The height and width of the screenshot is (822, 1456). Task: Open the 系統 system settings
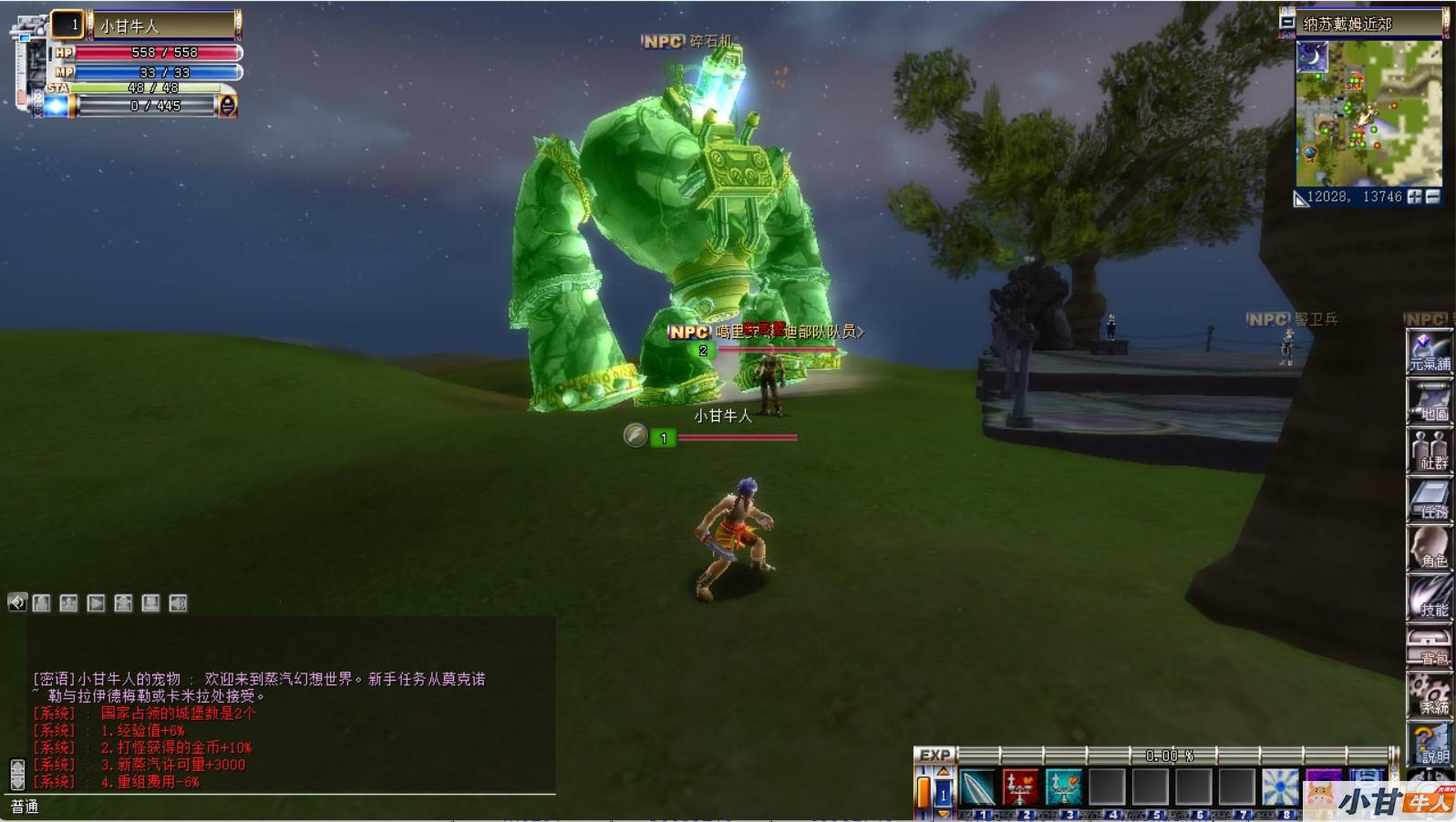click(x=1429, y=694)
